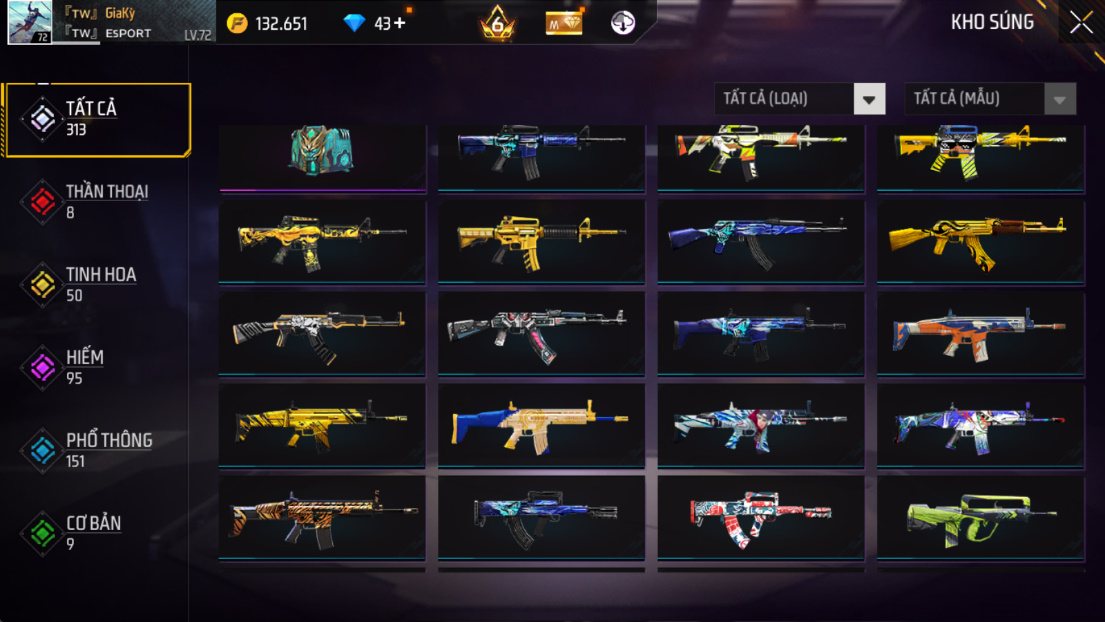Open the membership diamond card icon
Screen dimensions: 1105x622
[x=564, y=23]
